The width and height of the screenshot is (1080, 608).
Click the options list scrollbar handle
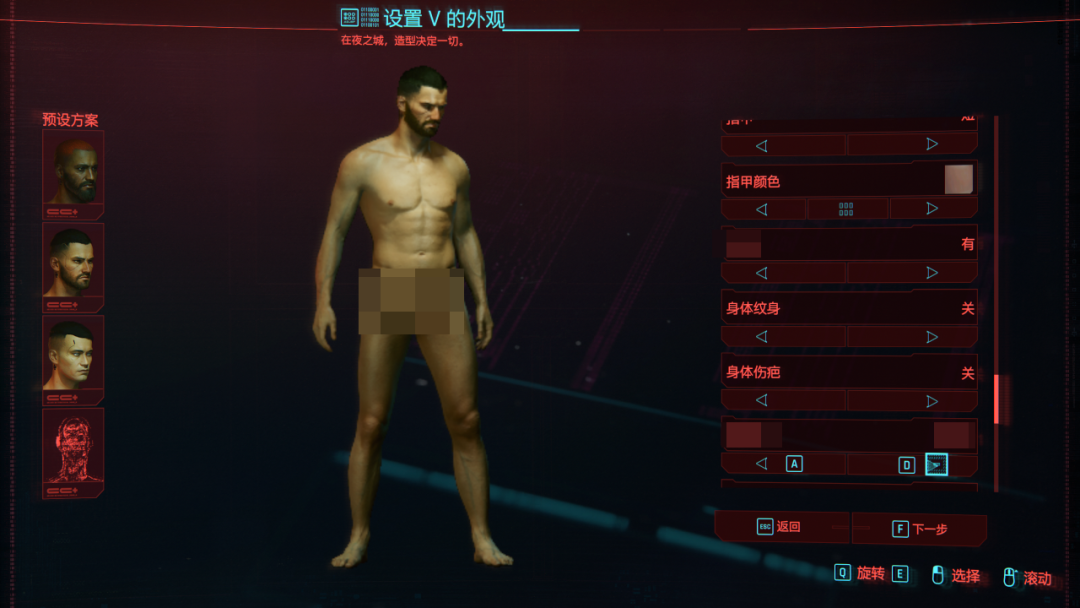(996, 399)
